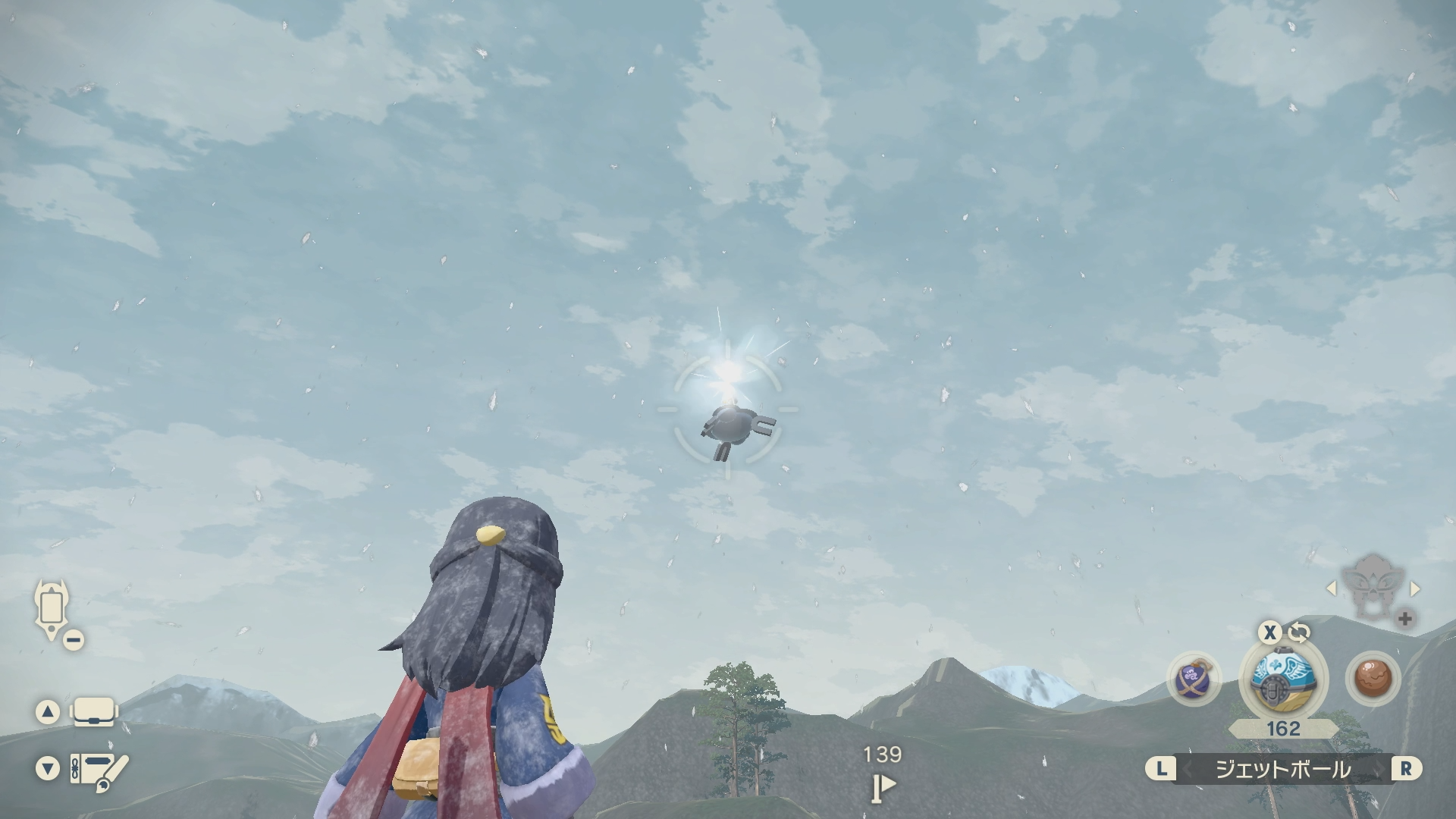The width and height of the screenshot is (1456, 819).
Task: Open the satchel bag icon
Action: [93, 712]
